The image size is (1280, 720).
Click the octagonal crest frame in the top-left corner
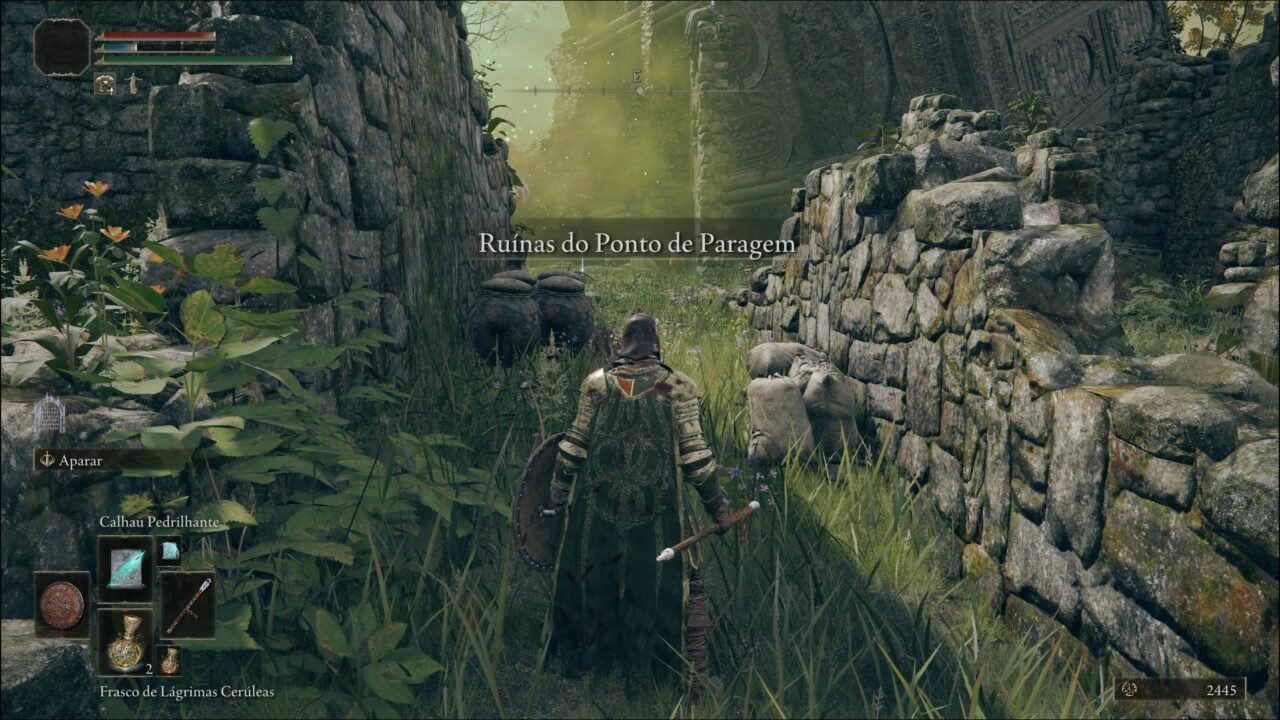point(61,47)
